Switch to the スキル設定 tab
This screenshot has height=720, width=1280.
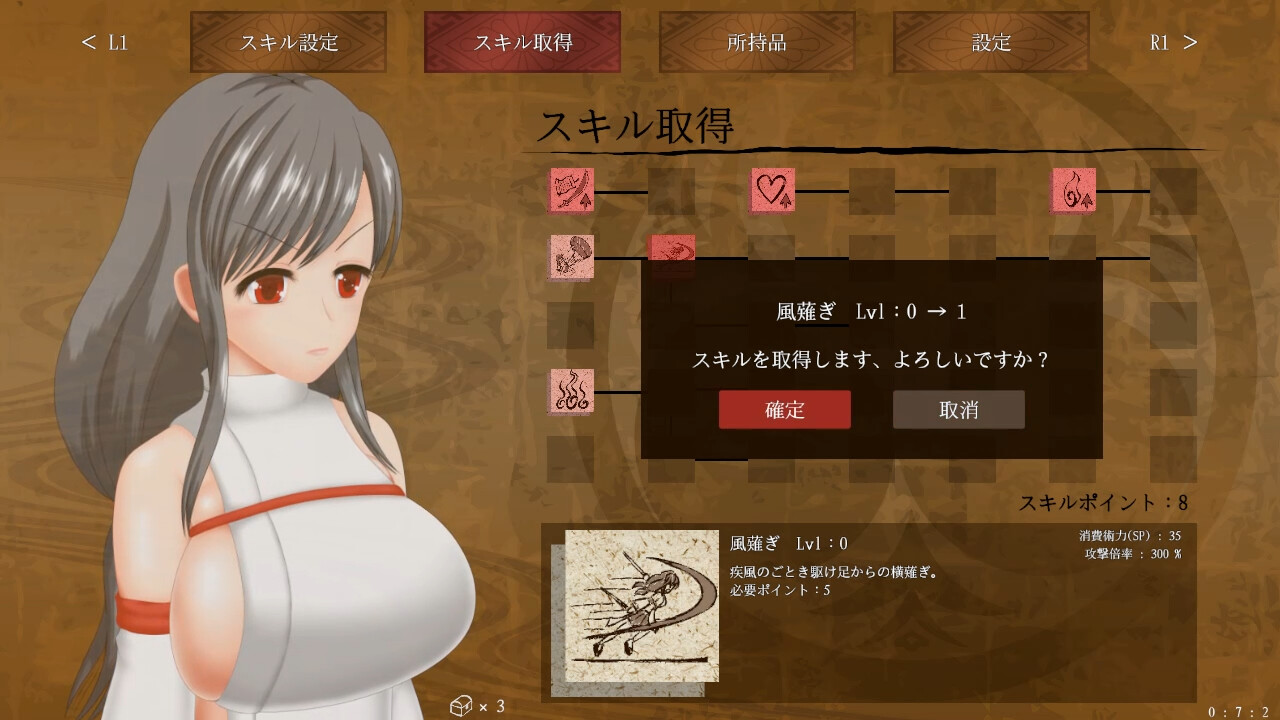289,42
